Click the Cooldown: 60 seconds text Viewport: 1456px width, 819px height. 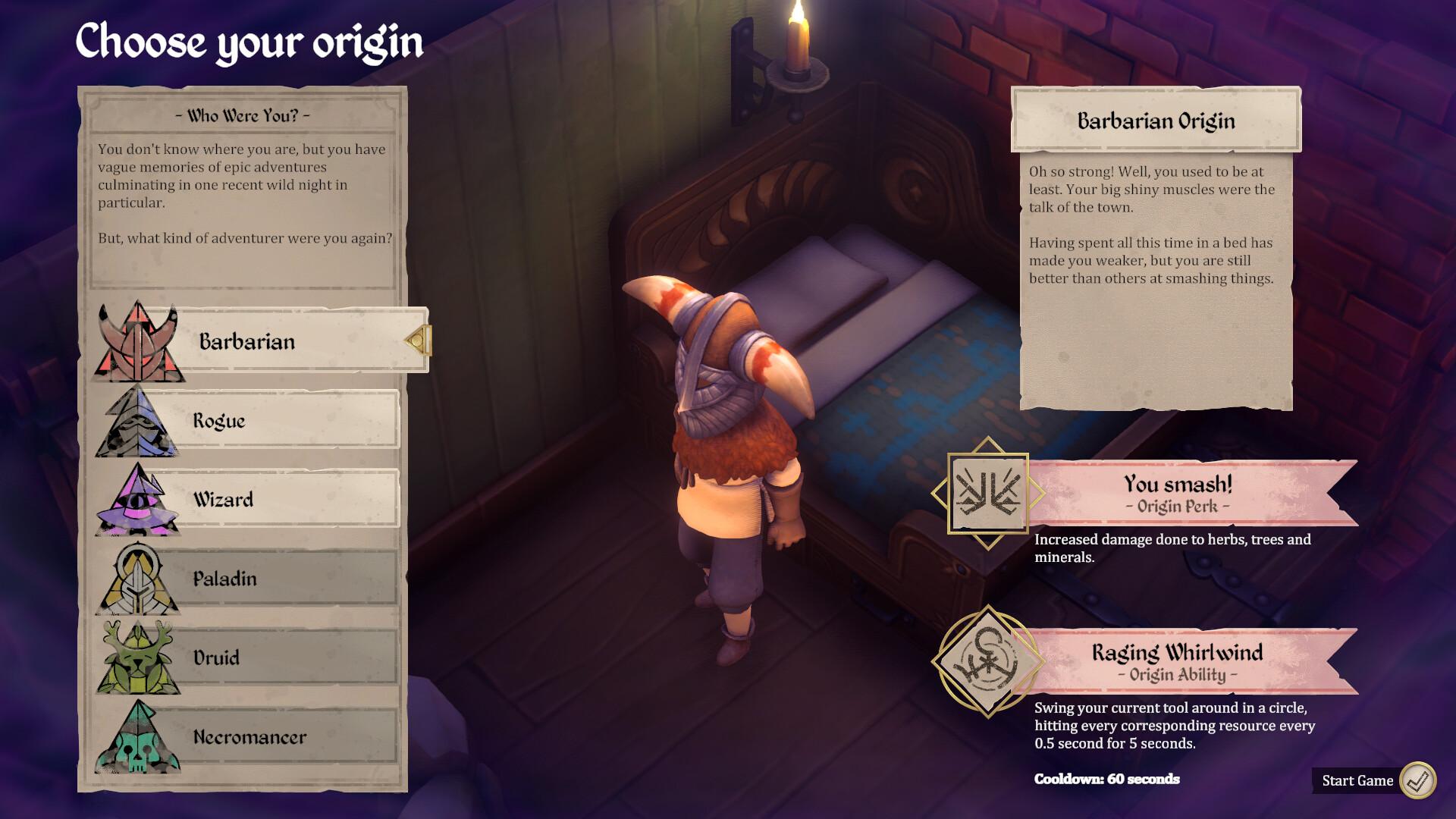1107,778
